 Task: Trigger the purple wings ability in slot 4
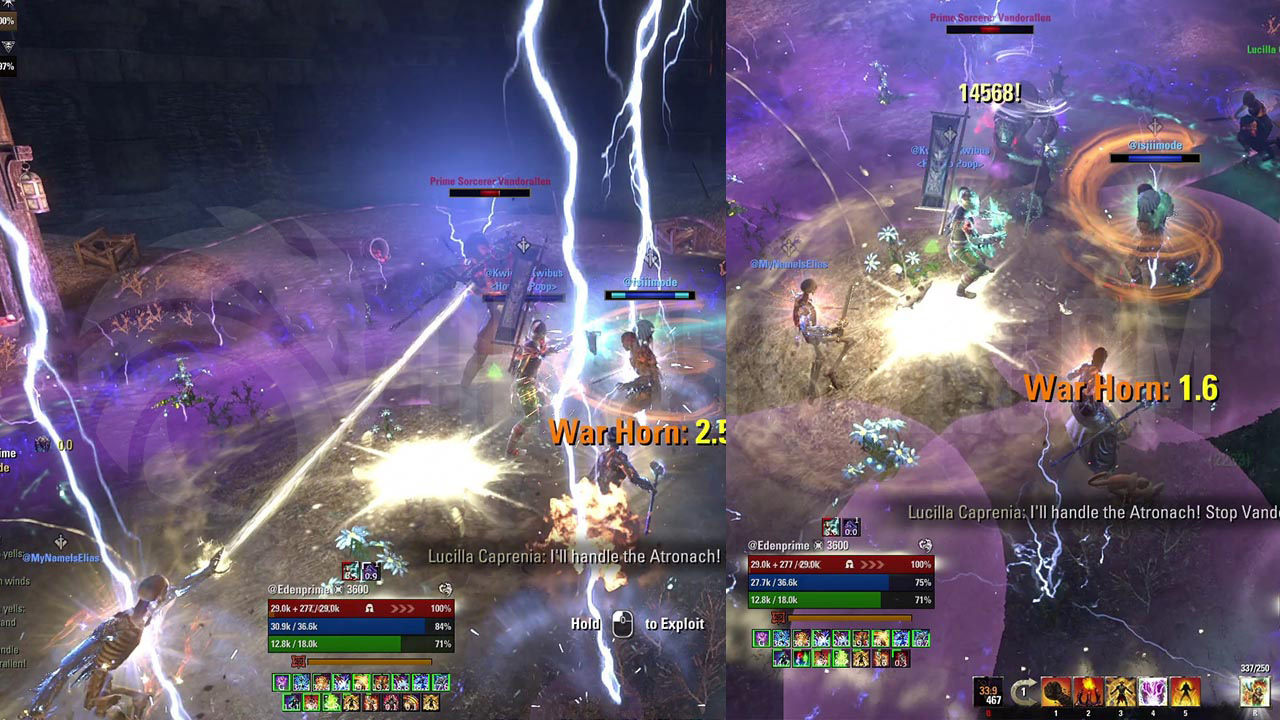tap(1153, 692)
